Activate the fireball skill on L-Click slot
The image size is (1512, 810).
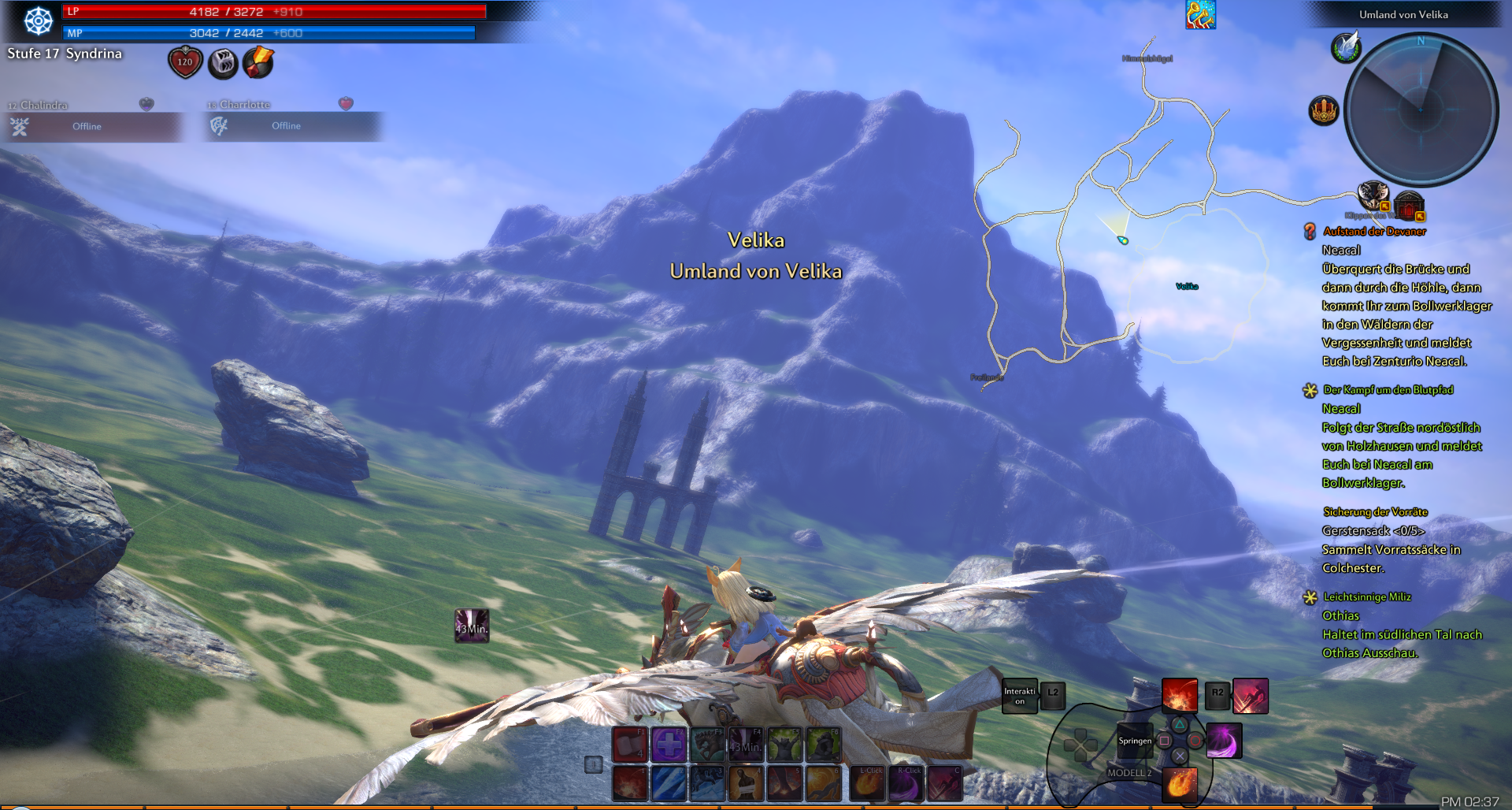pyautogui.click(x=867, y=783)
